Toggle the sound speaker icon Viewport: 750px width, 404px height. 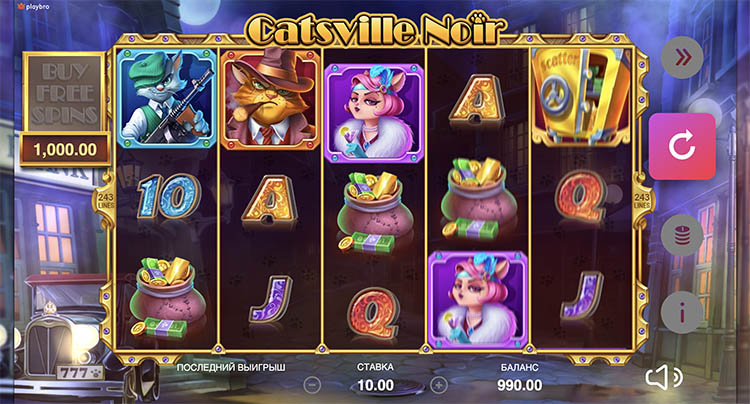point(664,377)
